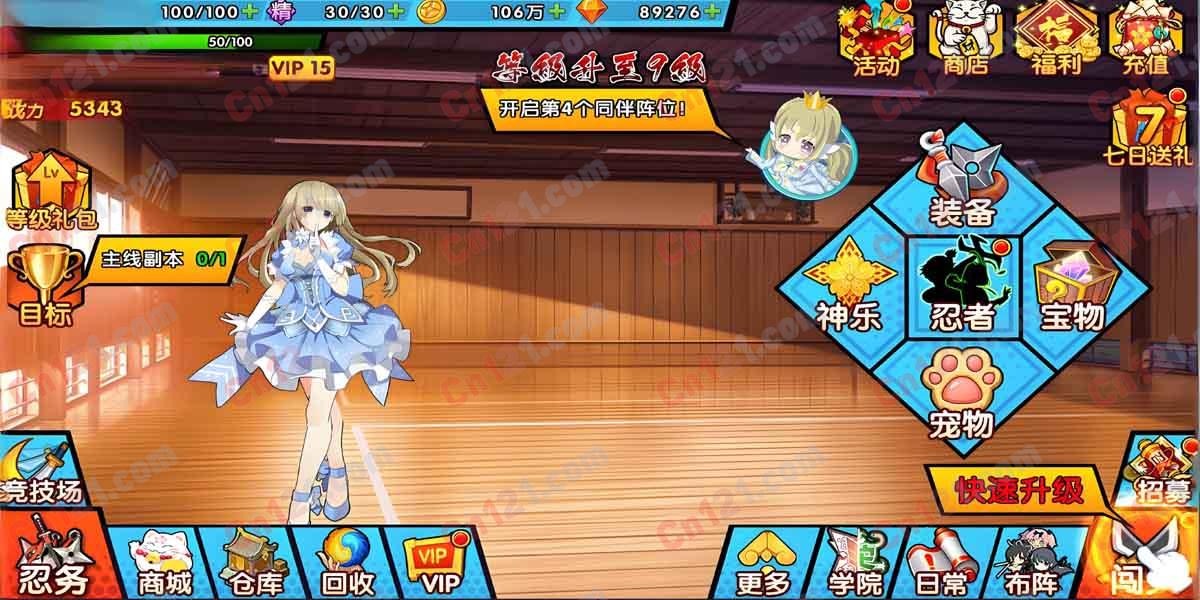Open the 目标 trophy goals
1200x600 pixels.
(45, 285)
